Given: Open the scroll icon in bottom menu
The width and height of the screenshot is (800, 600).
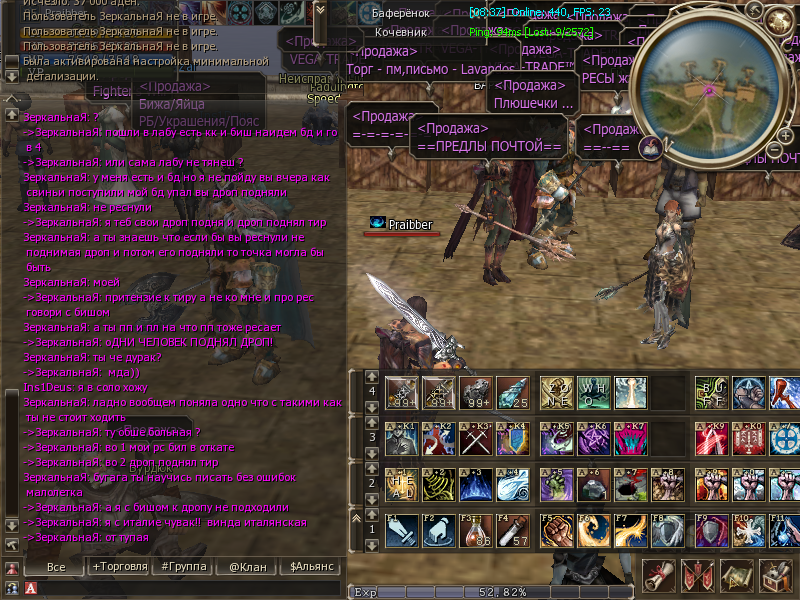Looking at the screenshot, I should (x=657, y=577).
